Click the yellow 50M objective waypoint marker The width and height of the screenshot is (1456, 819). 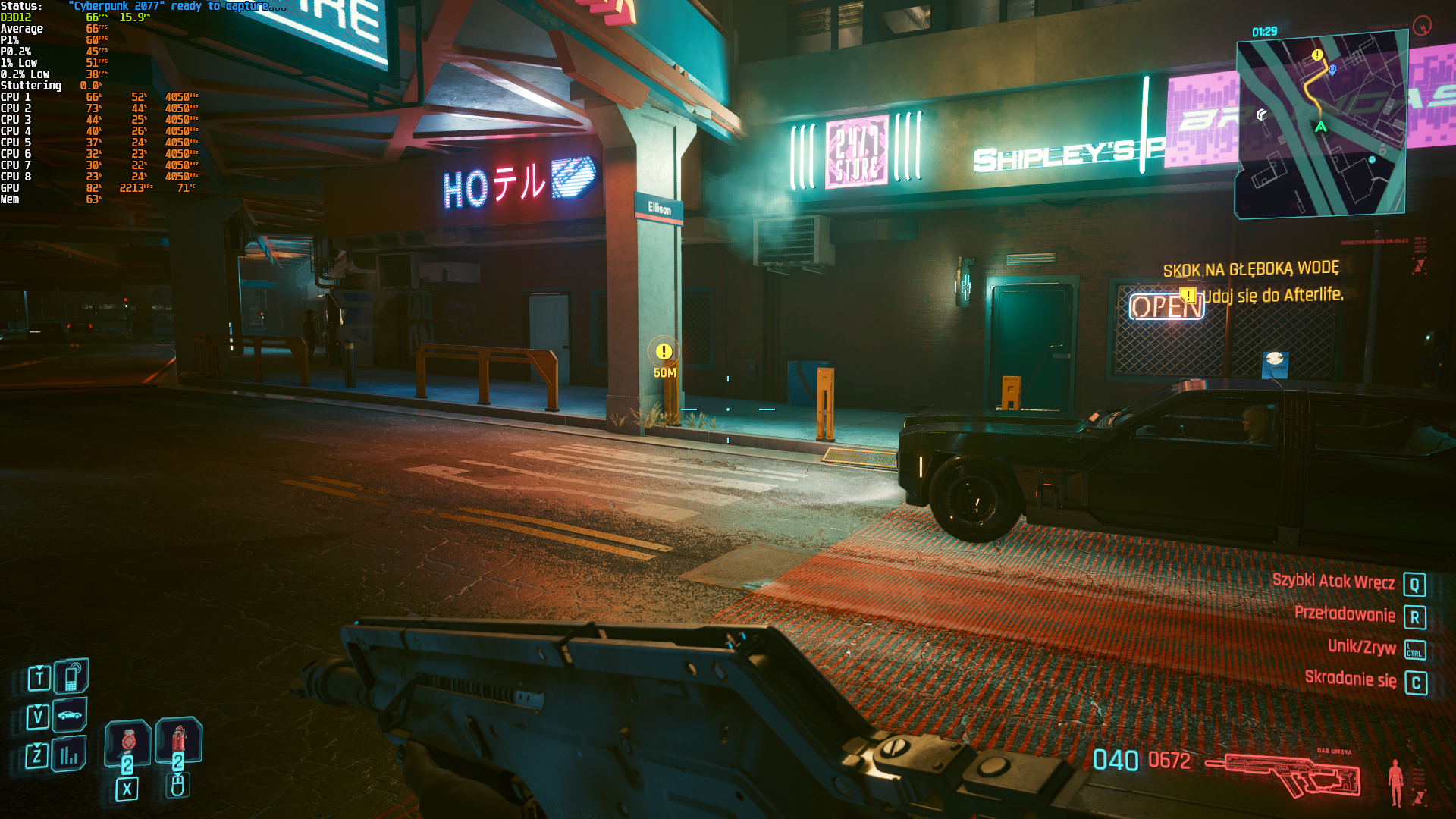coord(664,352)
